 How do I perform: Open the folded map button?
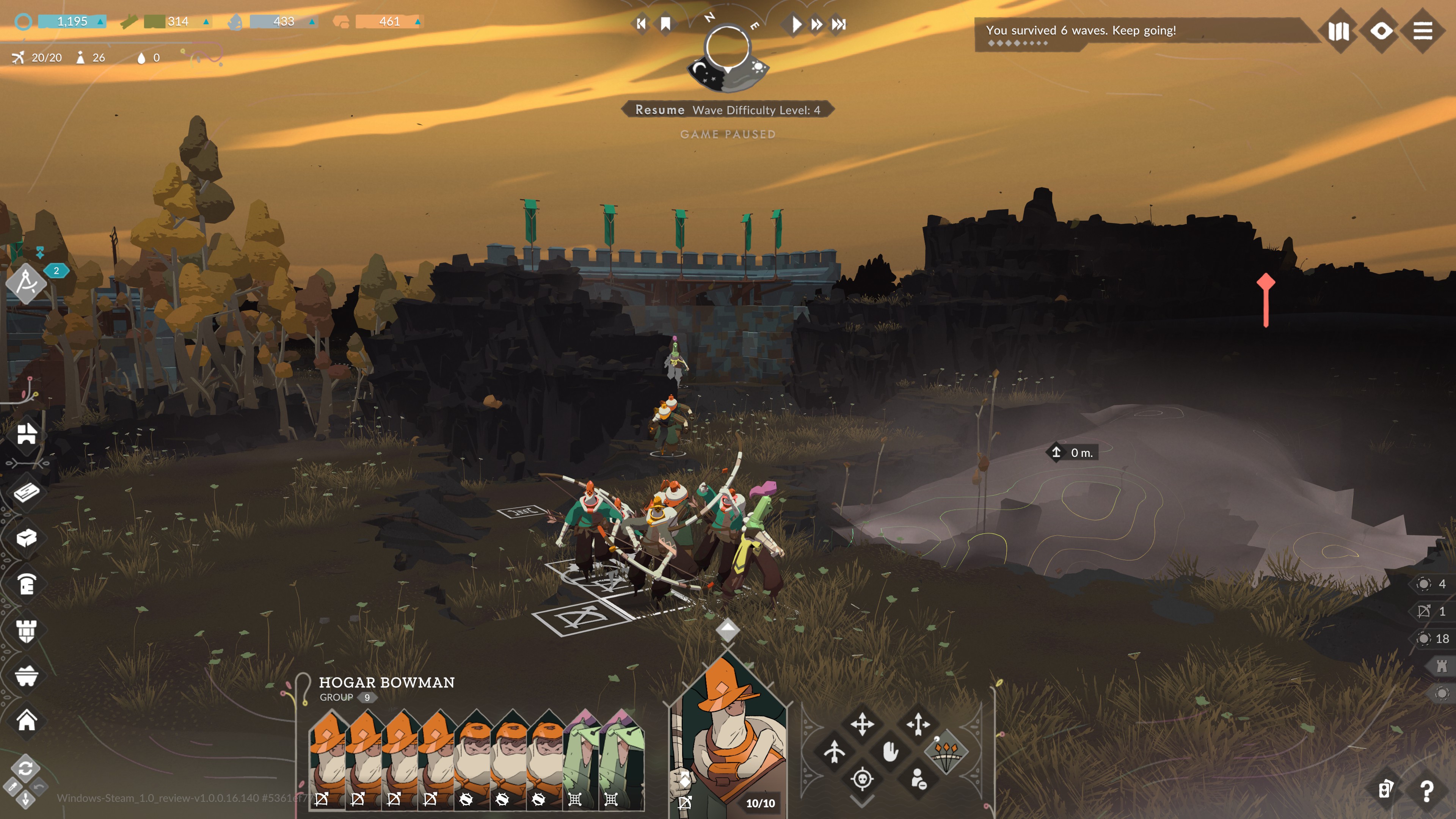click(x=1338, y=31)
